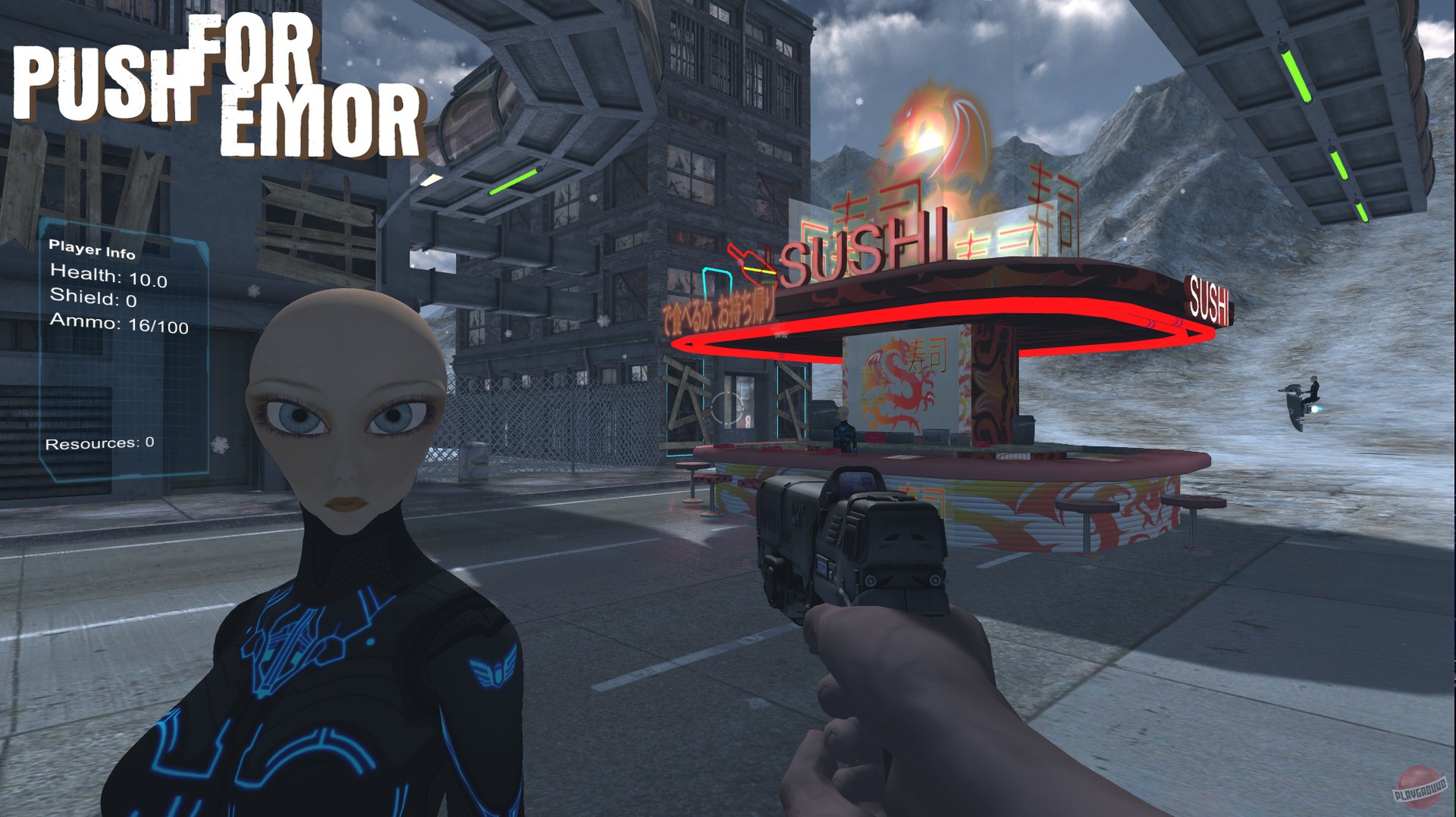Click the Player Info panel header

coord(91,246)
